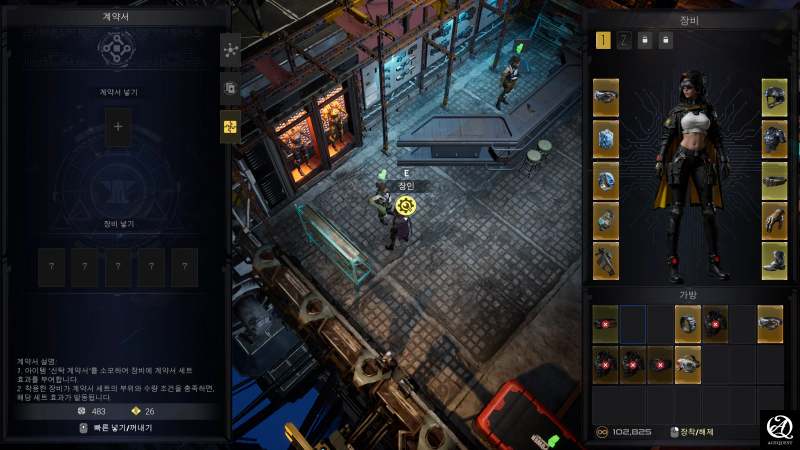This screenshot has width=800, height=450.
Task: Select equipment loadout 1 tab
Action: 603,41
